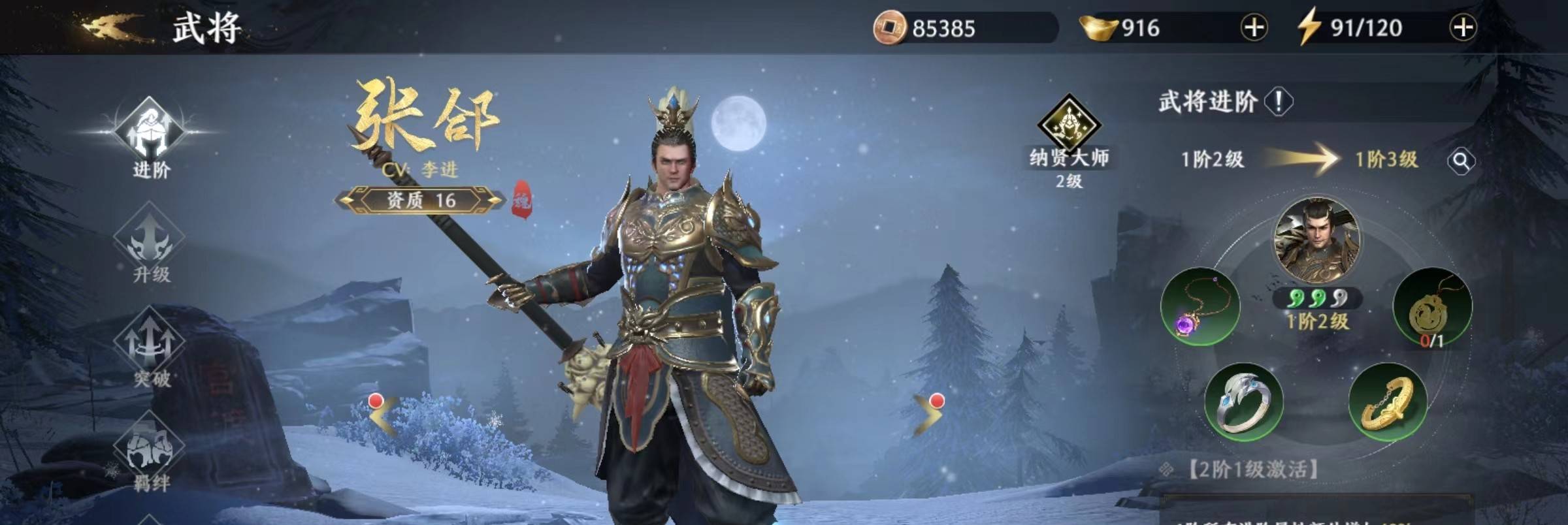Screen dimensions: 1568x525
Task: Select the purple gem necklace slot
Action: coord(1200,306)
